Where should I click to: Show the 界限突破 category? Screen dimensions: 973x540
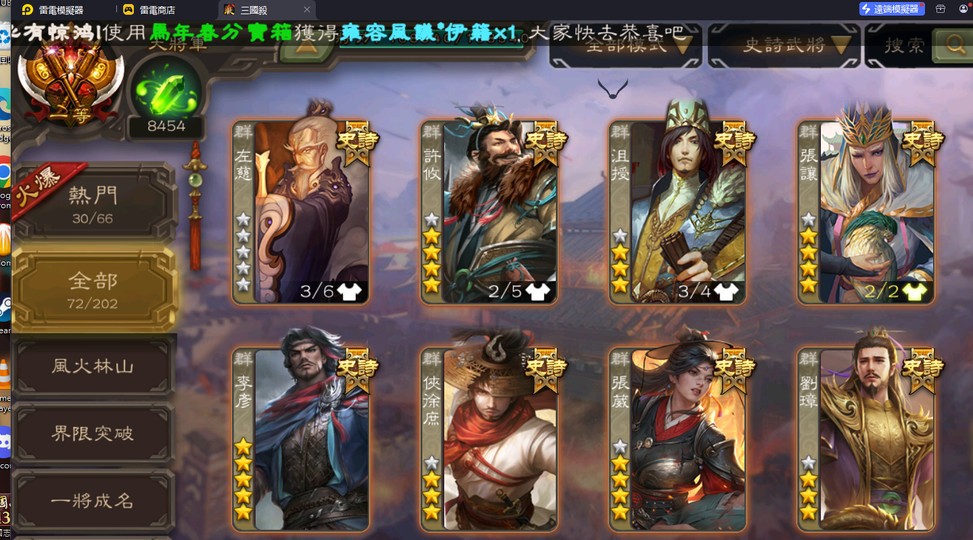point(93,434)
